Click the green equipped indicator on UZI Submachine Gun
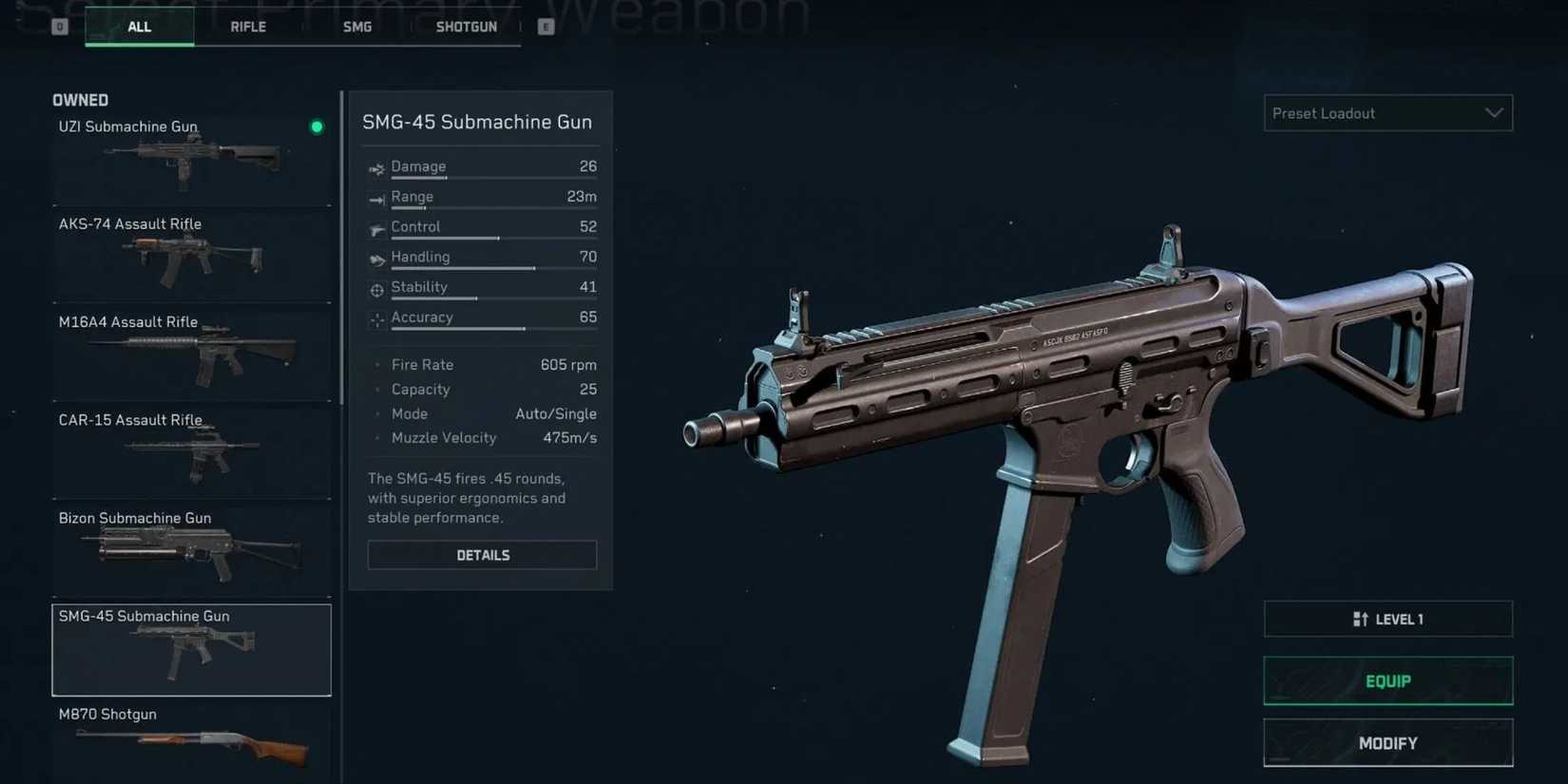 pyautogui.click(x=316, y=126)
